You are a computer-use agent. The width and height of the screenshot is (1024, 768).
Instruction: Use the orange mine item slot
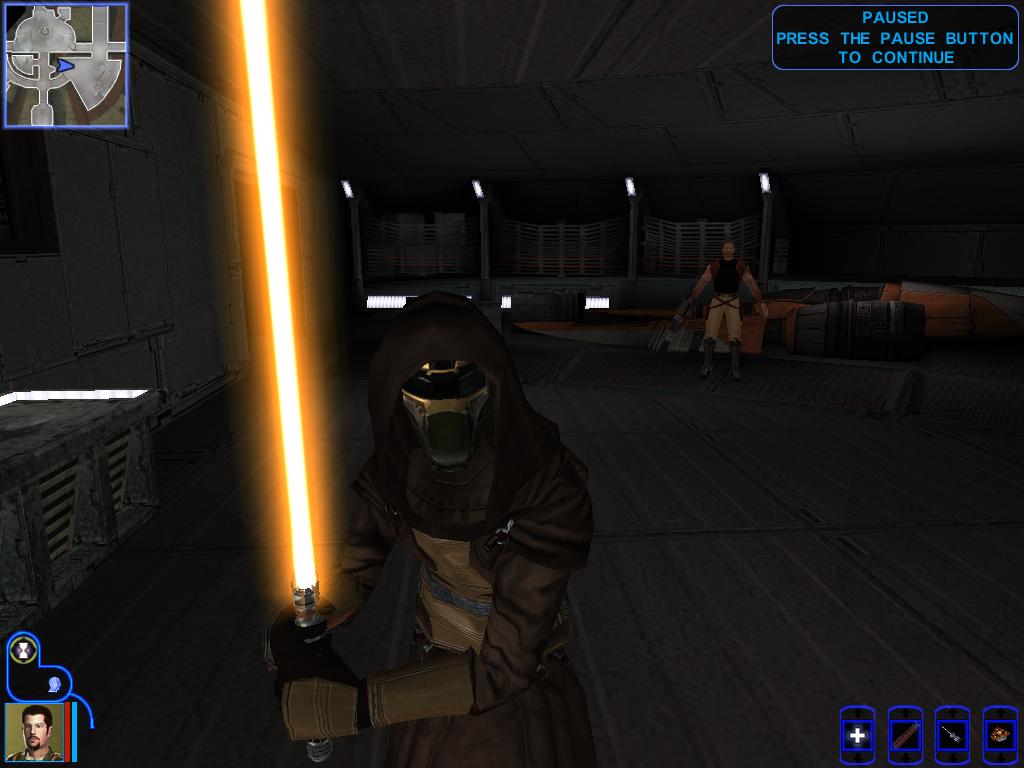click(x=999, y=737)
